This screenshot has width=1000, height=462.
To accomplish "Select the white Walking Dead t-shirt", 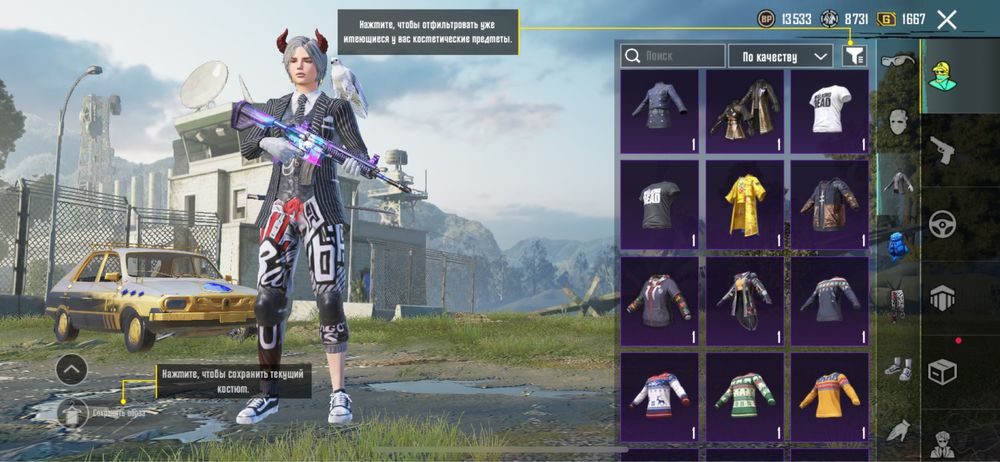I will pos(829,110).
